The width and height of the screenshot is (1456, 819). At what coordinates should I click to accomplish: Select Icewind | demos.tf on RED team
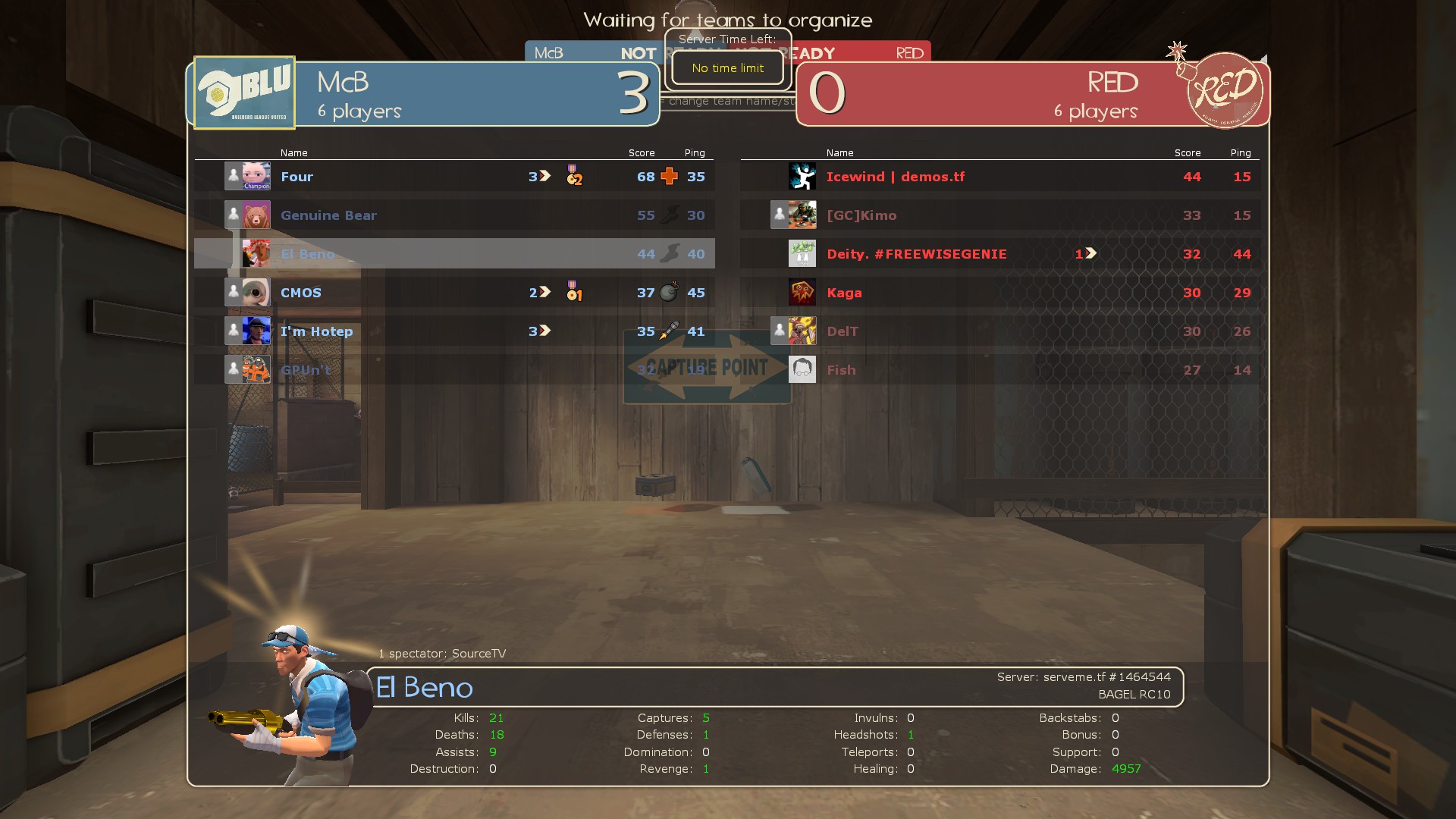coord(895,177)
